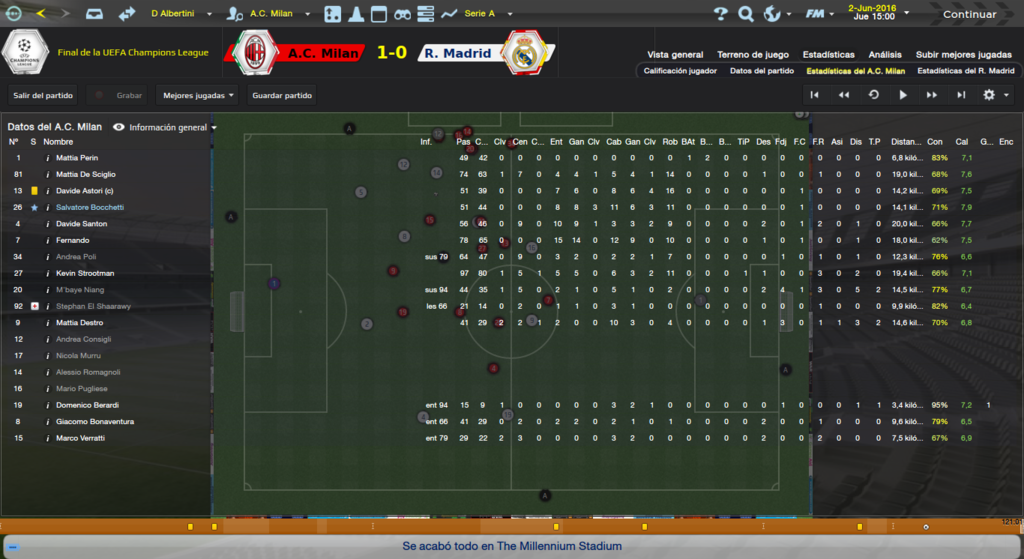This screenshot has width=1024, height=559.
Task: Skip to the start of the replay
Action: [x=815, y=95]
